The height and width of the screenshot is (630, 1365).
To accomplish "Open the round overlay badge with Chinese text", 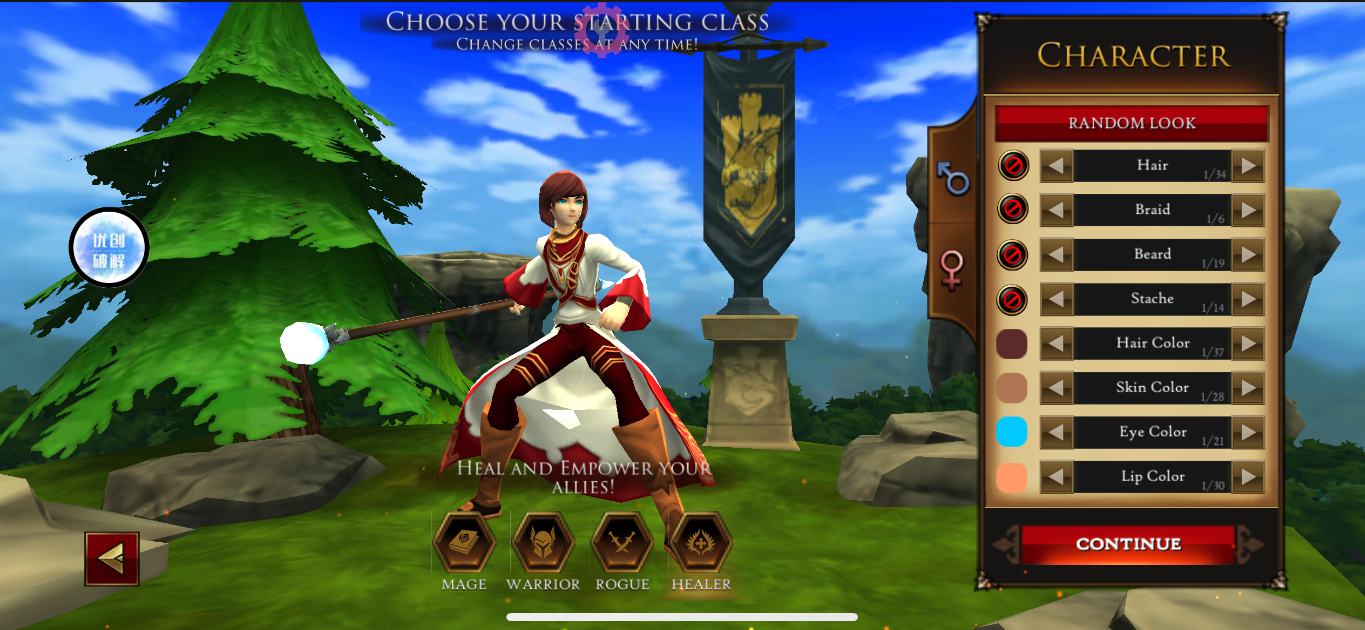I will pos(109,247).
